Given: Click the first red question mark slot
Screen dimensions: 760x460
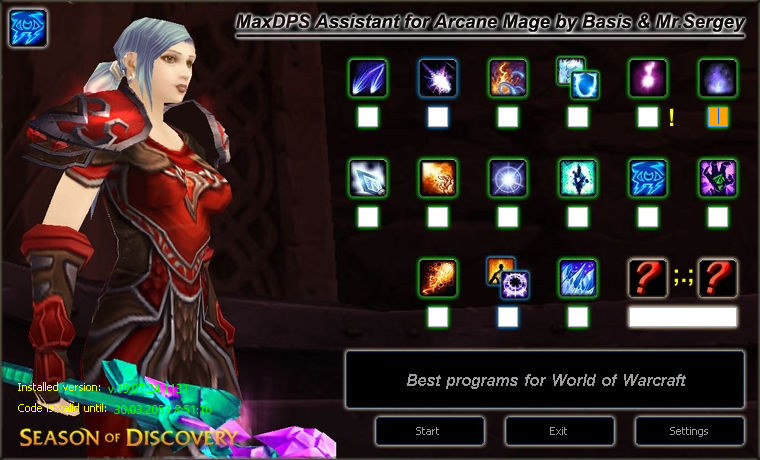Looking at the screenshot, I should [648, 278].
